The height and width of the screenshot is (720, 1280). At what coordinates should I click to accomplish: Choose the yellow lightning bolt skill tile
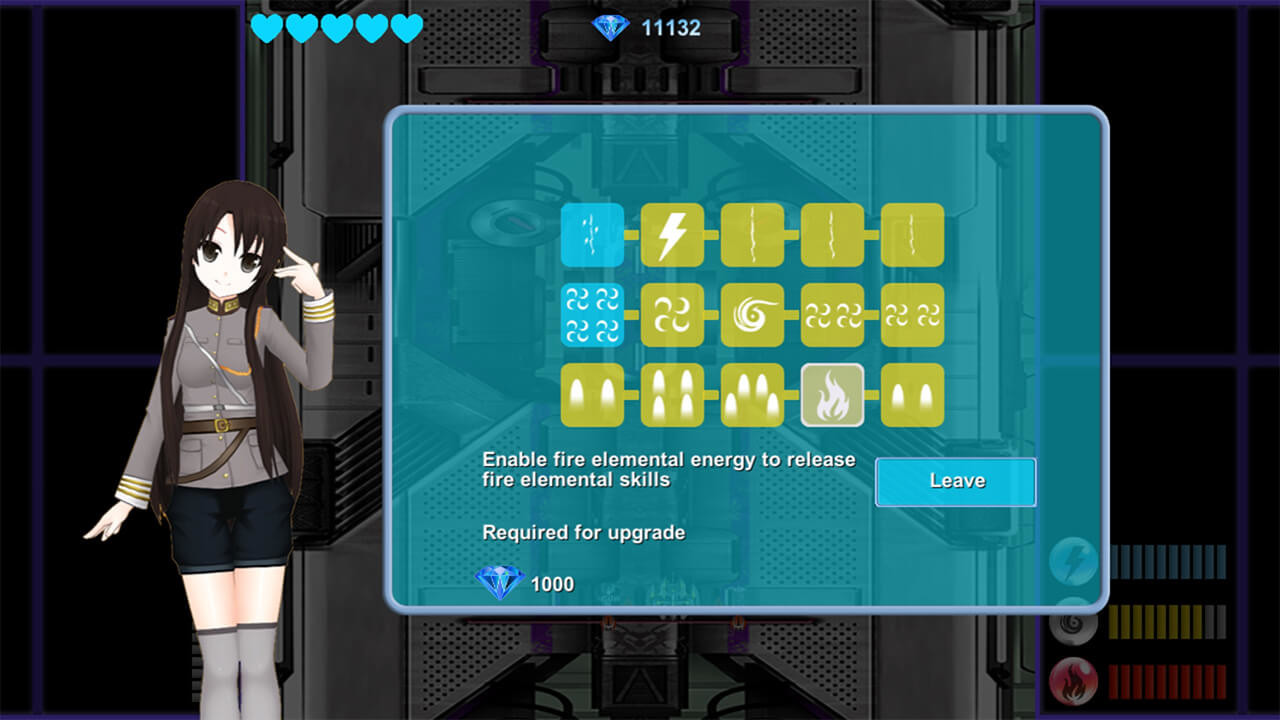(x=672, y=235)
